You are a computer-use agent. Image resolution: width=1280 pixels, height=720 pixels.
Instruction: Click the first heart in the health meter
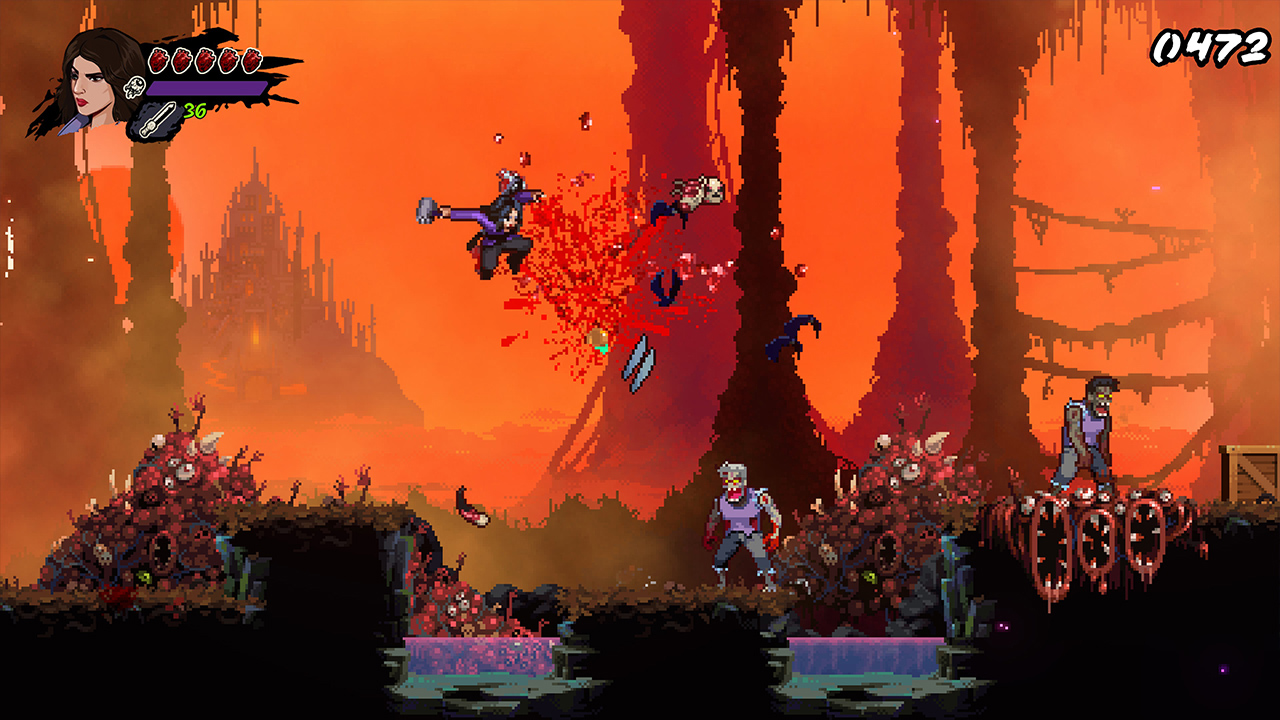[x=157, y=59]
